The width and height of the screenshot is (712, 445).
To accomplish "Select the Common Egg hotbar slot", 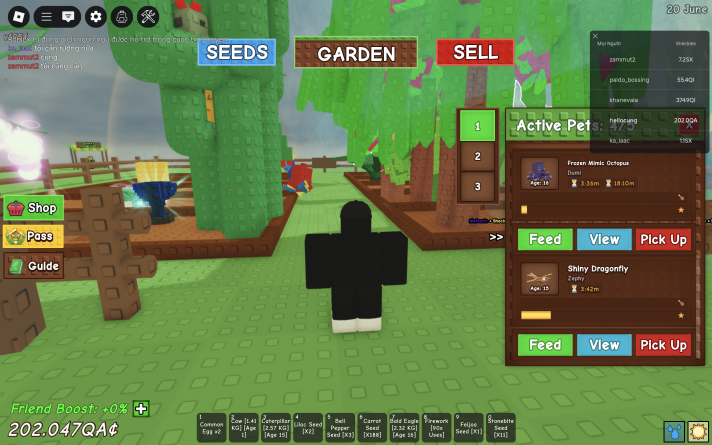I will tap(212, 428).
